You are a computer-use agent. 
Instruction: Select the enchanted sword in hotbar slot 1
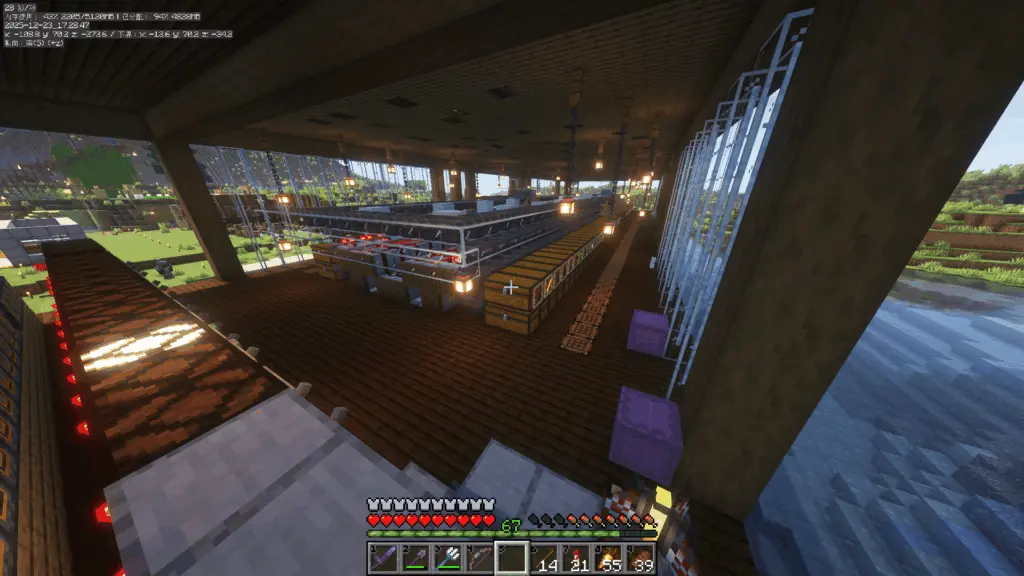pos(383,558)
